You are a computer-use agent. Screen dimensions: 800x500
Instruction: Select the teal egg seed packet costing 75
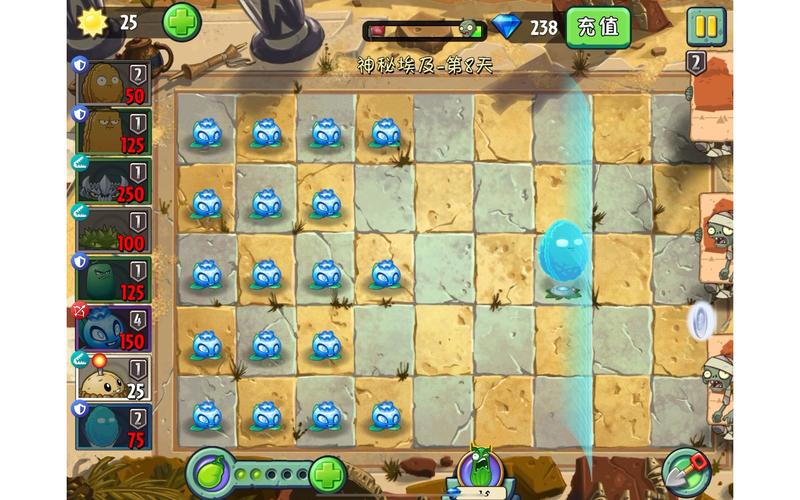click(113, 425)
